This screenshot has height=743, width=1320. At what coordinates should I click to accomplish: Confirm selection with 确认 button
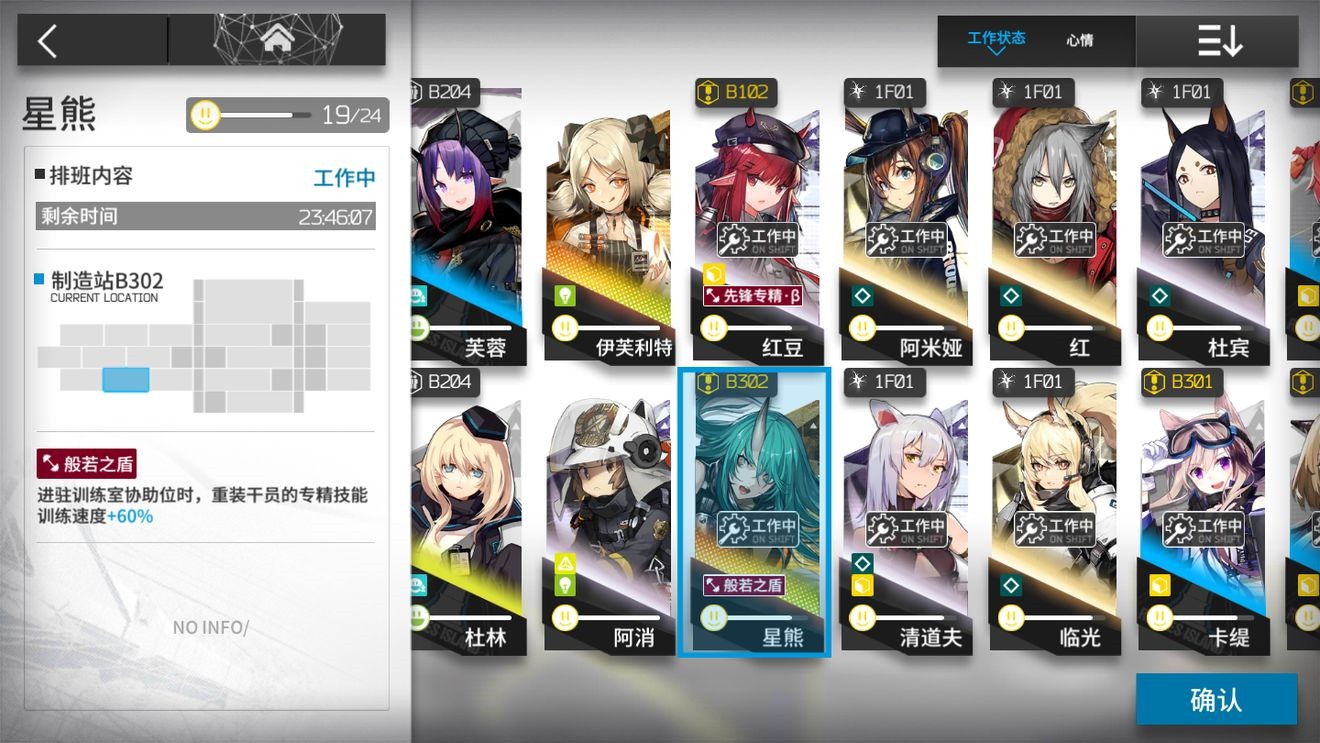tap(1216, 699)
